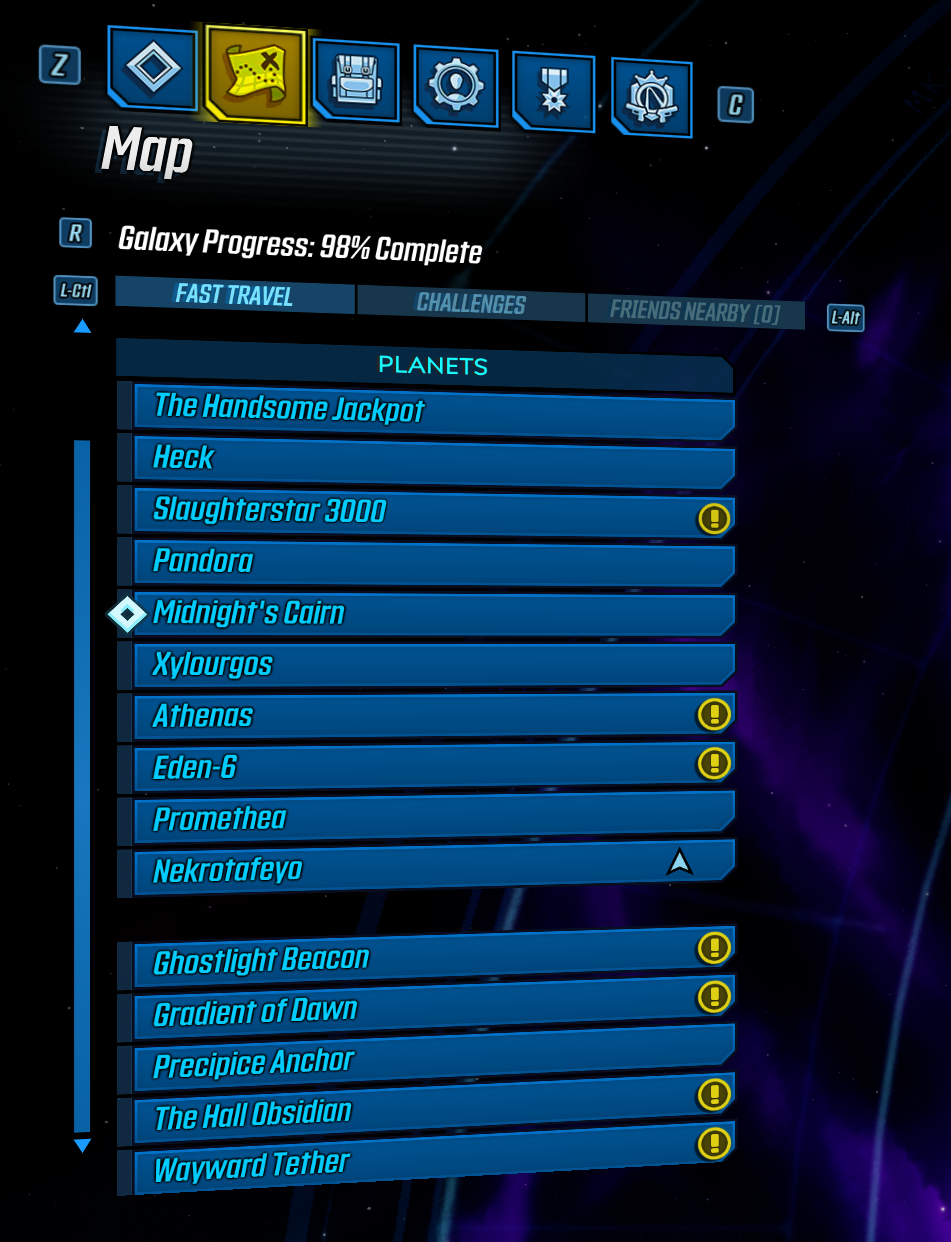Select Heck from the planets list
Image resolution: width=951 pixels, height=1242 pixels.
coord(433,460)
